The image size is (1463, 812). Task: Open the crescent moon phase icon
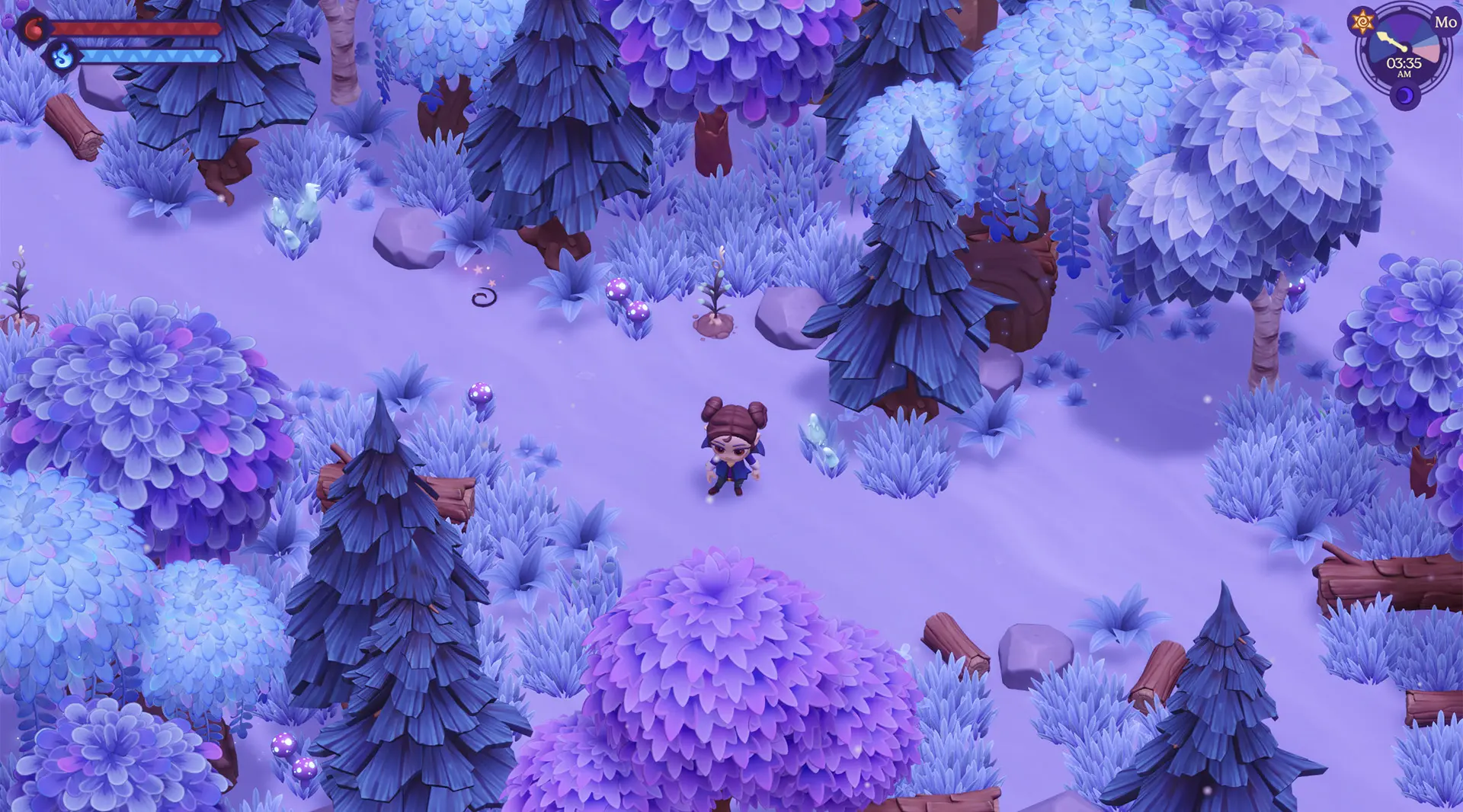(1405, 96)
